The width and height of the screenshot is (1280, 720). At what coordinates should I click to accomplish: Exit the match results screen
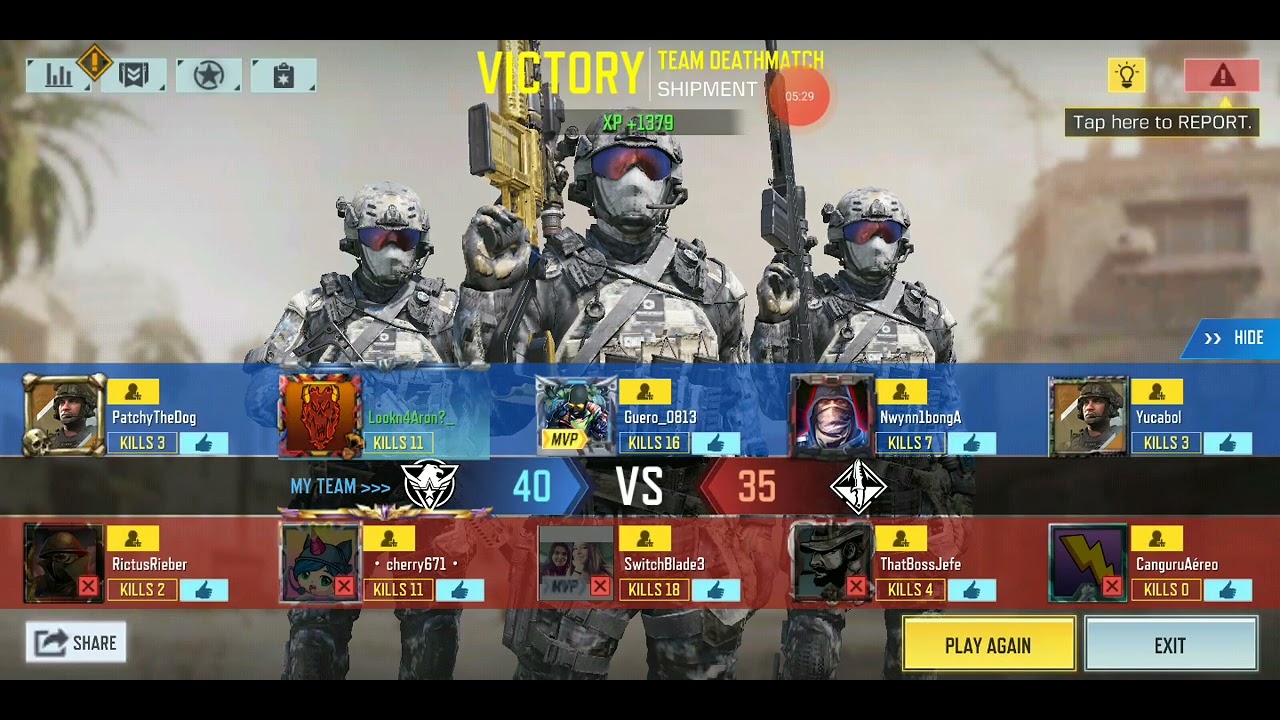click(x=1170, y=645)
